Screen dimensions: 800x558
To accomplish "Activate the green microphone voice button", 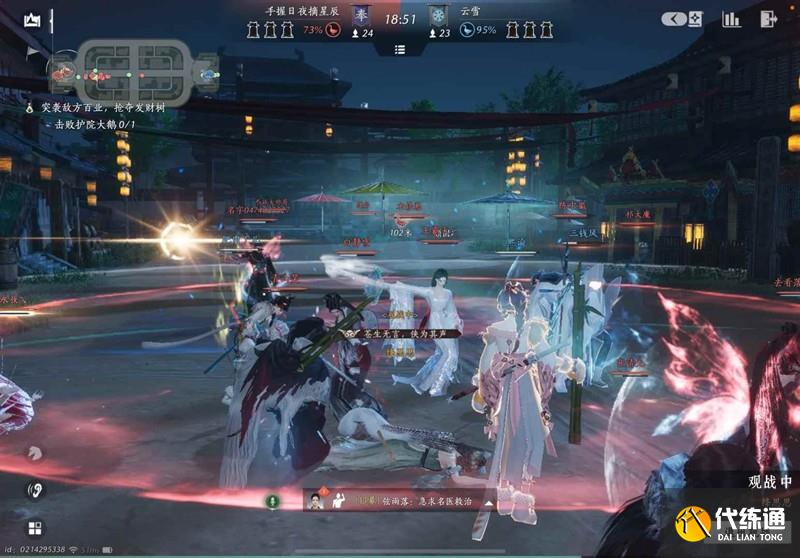I will tap(270, 500).
